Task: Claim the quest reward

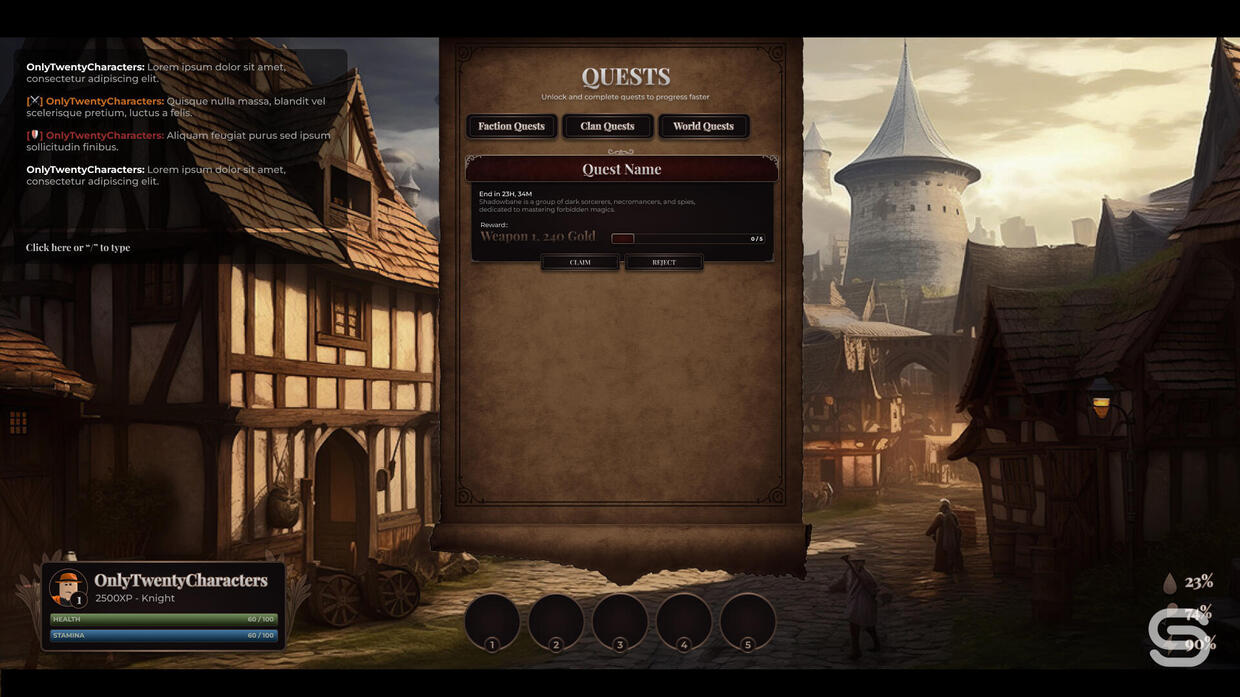Action: [580, 262]
